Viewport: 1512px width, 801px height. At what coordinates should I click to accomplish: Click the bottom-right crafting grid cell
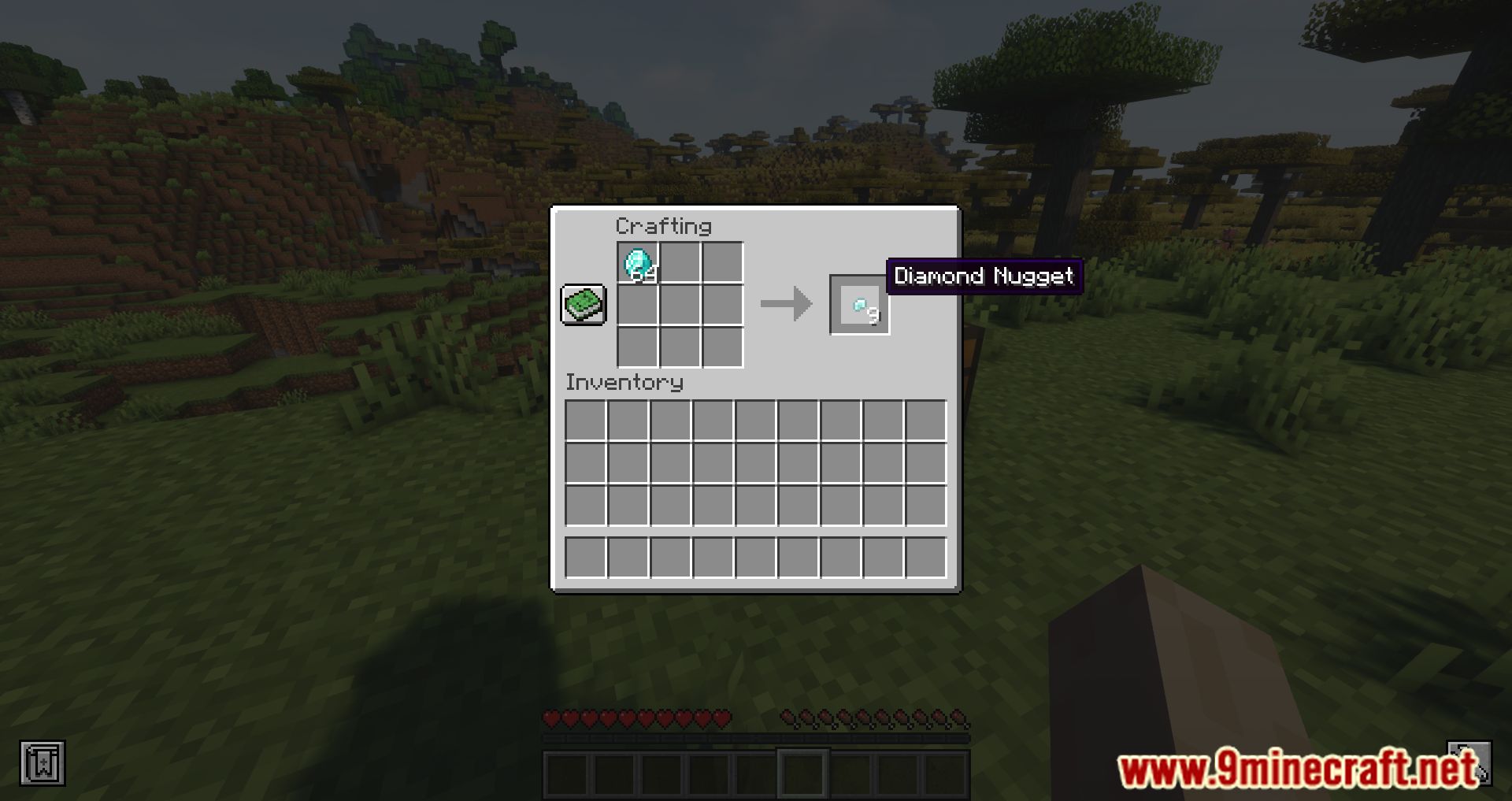(x=722, y=348)
